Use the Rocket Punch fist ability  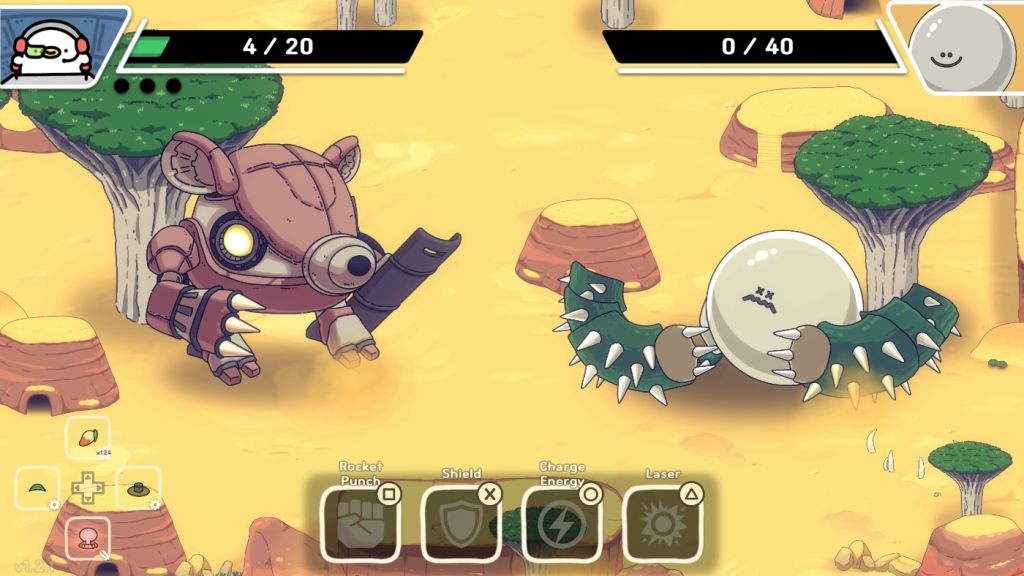click(360, 523)
